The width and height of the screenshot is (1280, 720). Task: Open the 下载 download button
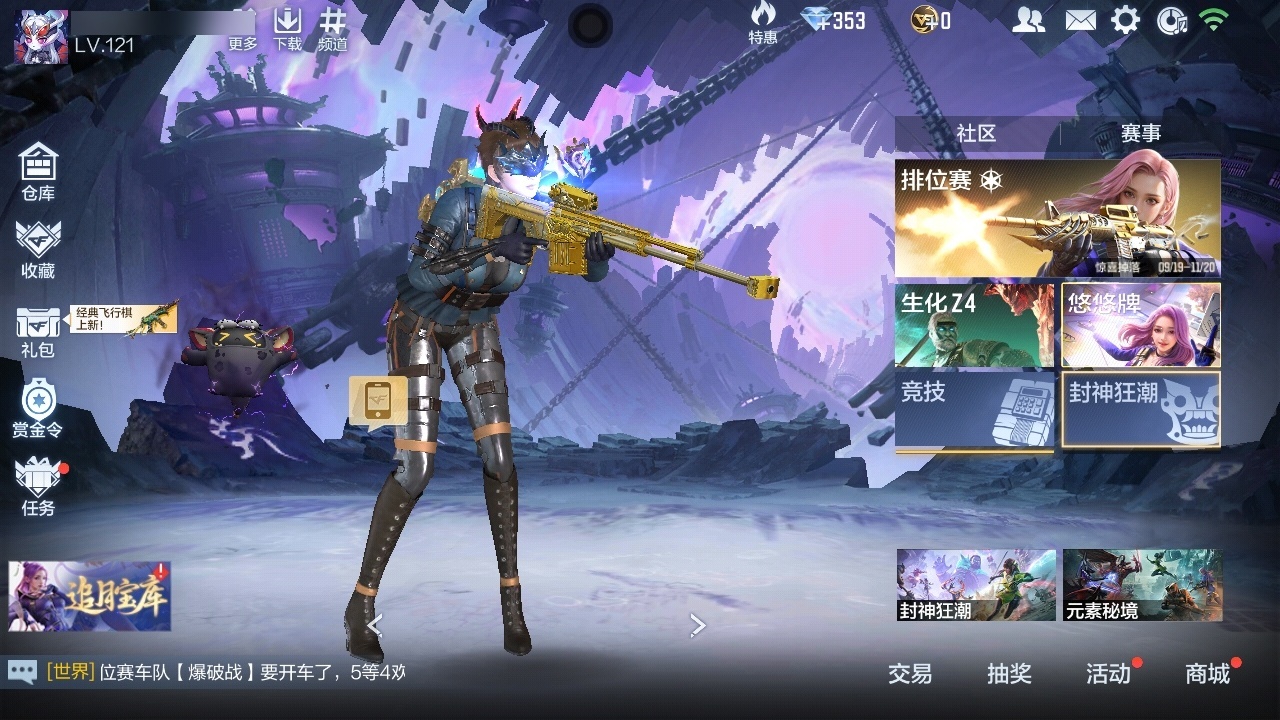coord(288,28)
